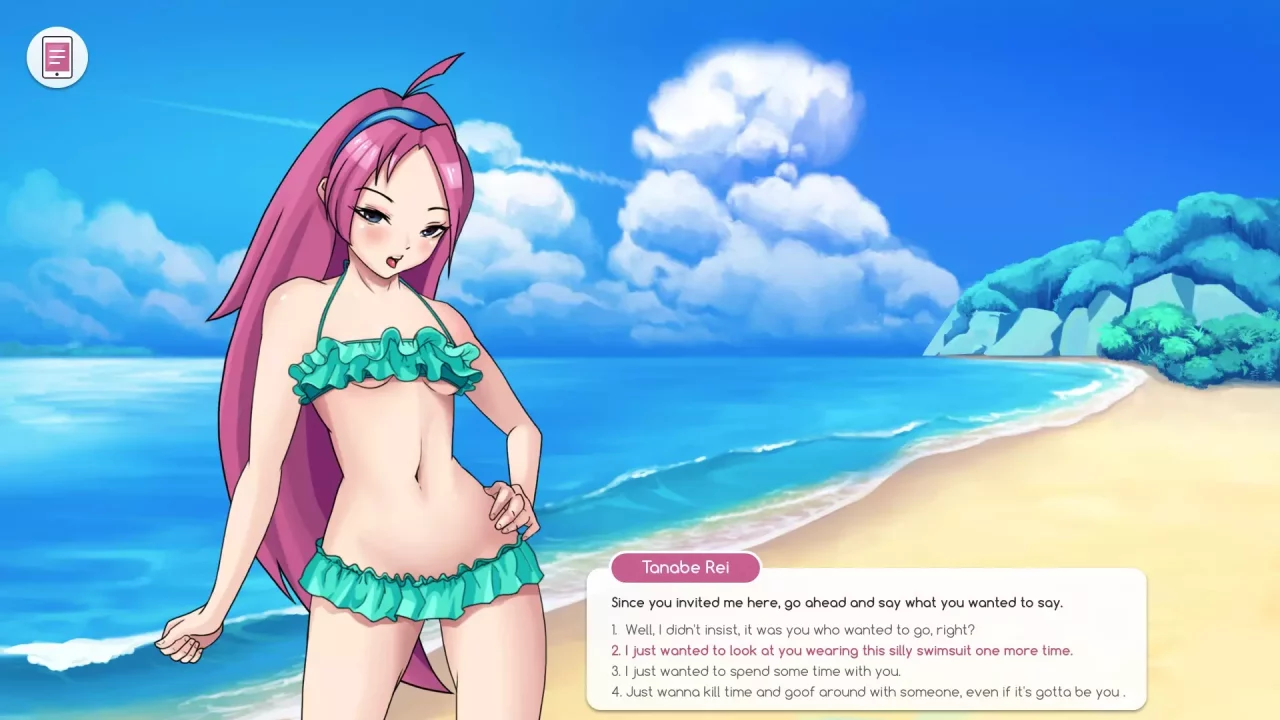Viewport: 1280px width, 720px height.
Task: Click Rei's dialogue prompt line
Action: click(x=838, y=602)
